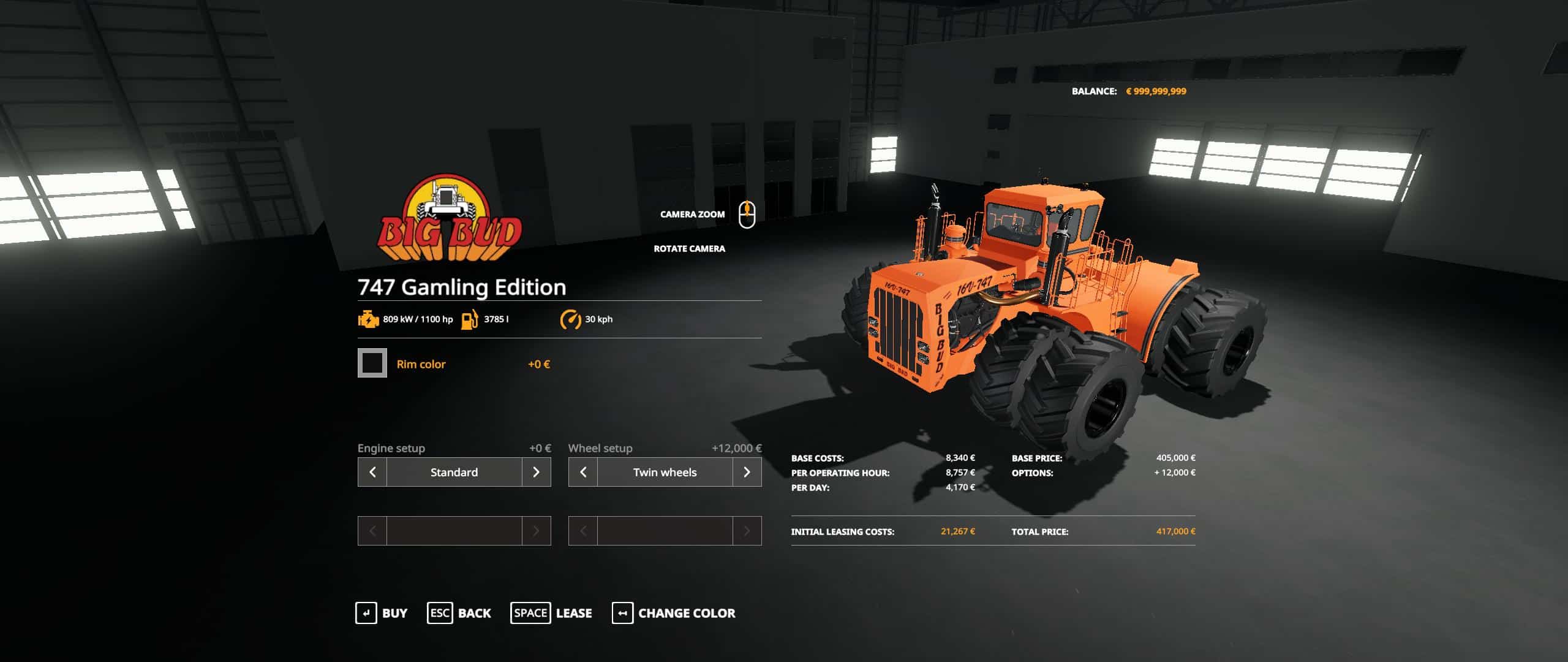Choose next Engine setup option

click(x=536, y=472)
